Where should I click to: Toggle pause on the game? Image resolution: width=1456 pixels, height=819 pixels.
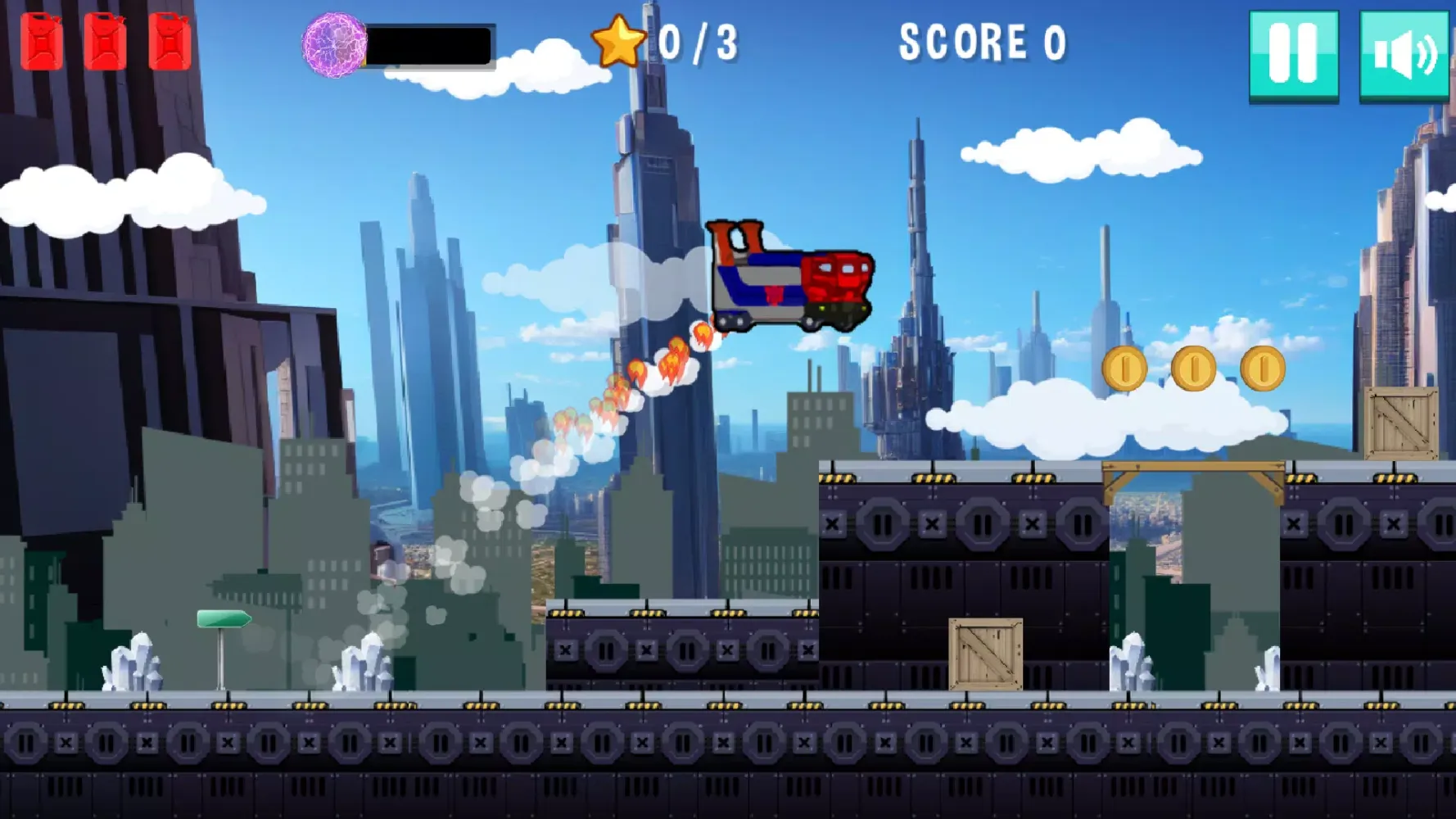coord(1292,53)
